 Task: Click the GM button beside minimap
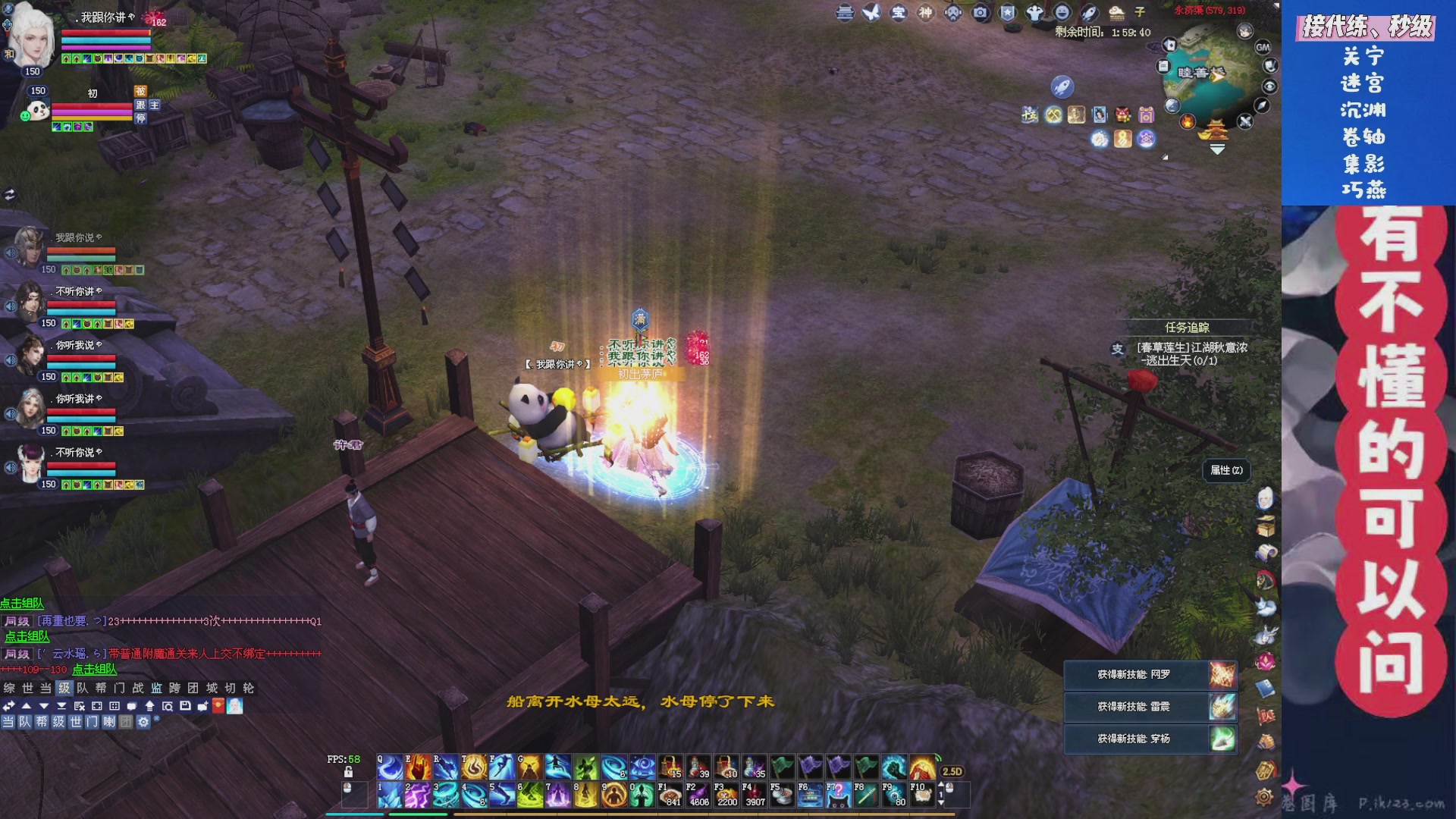pyautogui.click(x=1263, y=47)
